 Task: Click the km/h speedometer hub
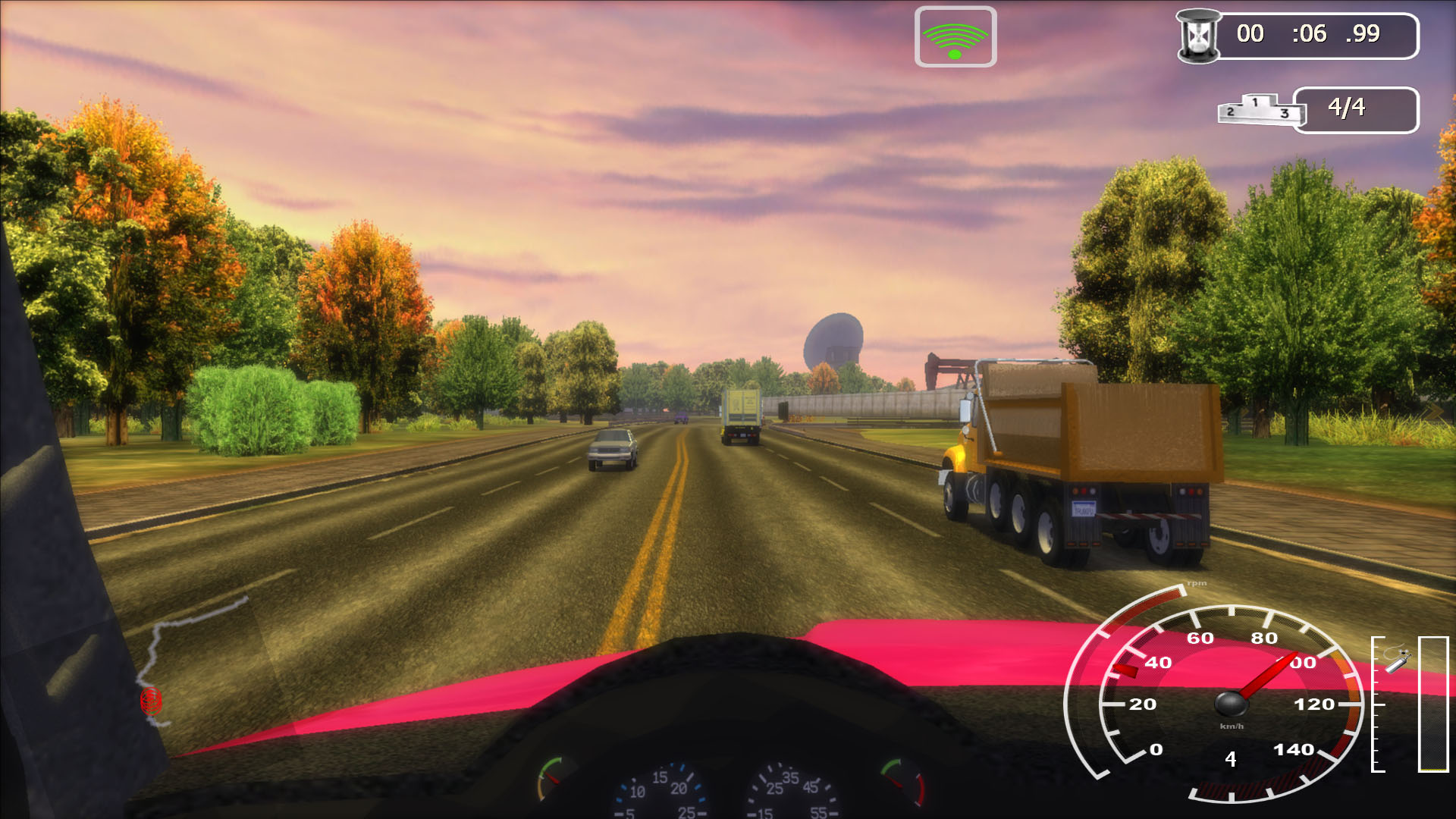(x=1230, y=705)
